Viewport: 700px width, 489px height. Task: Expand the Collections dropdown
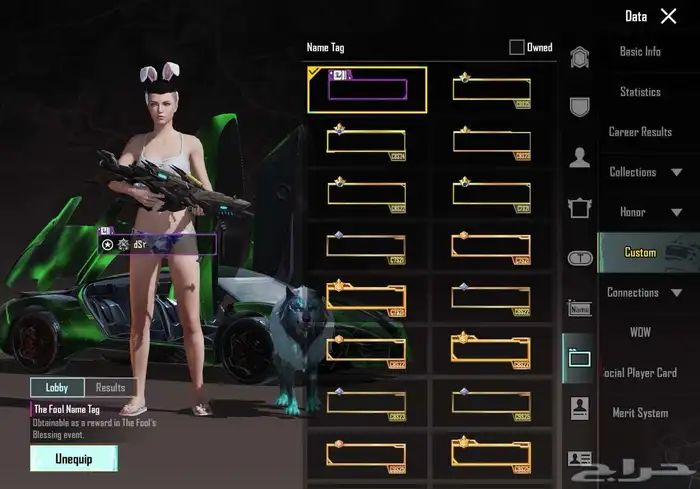646,172
